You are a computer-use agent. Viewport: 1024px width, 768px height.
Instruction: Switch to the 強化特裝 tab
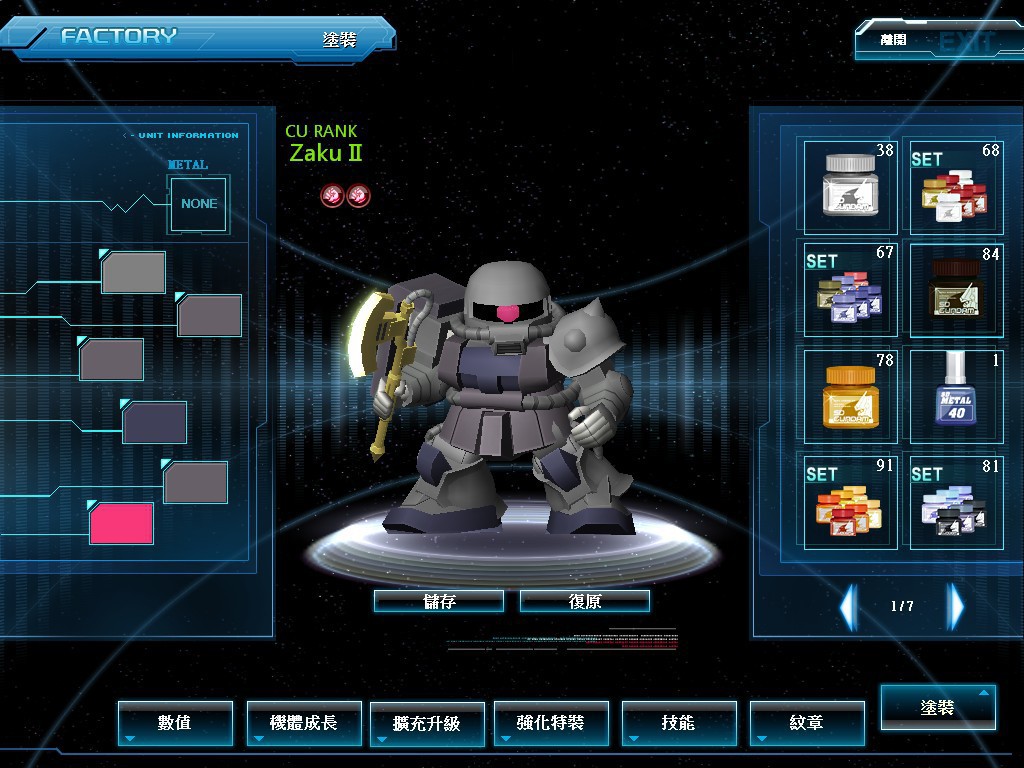[551, 722]
